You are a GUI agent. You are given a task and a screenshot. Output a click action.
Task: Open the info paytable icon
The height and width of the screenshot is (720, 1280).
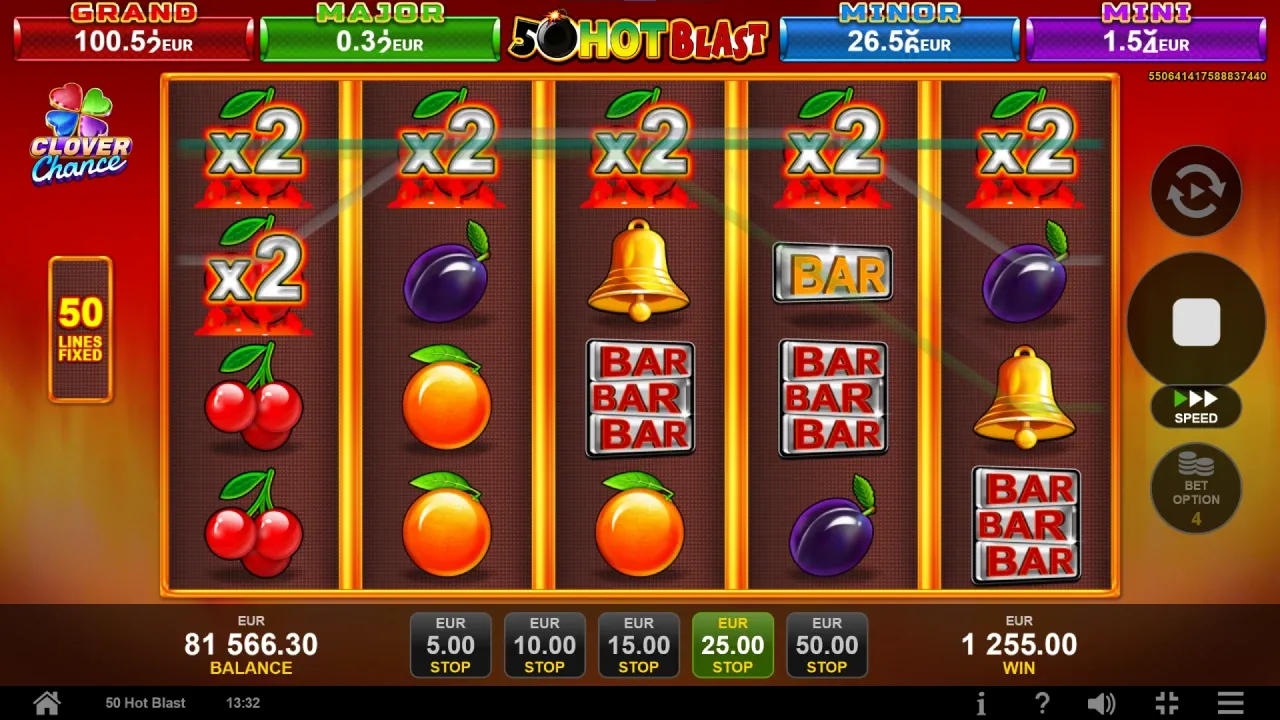tap(981, 703)
